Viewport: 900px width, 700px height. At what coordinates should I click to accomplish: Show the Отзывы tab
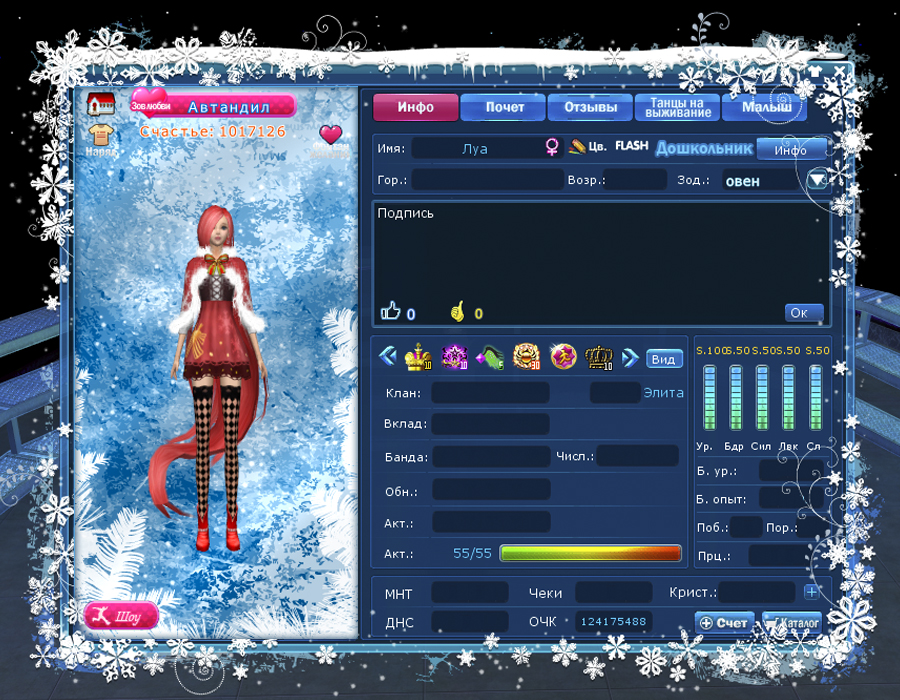pos(590,108)
